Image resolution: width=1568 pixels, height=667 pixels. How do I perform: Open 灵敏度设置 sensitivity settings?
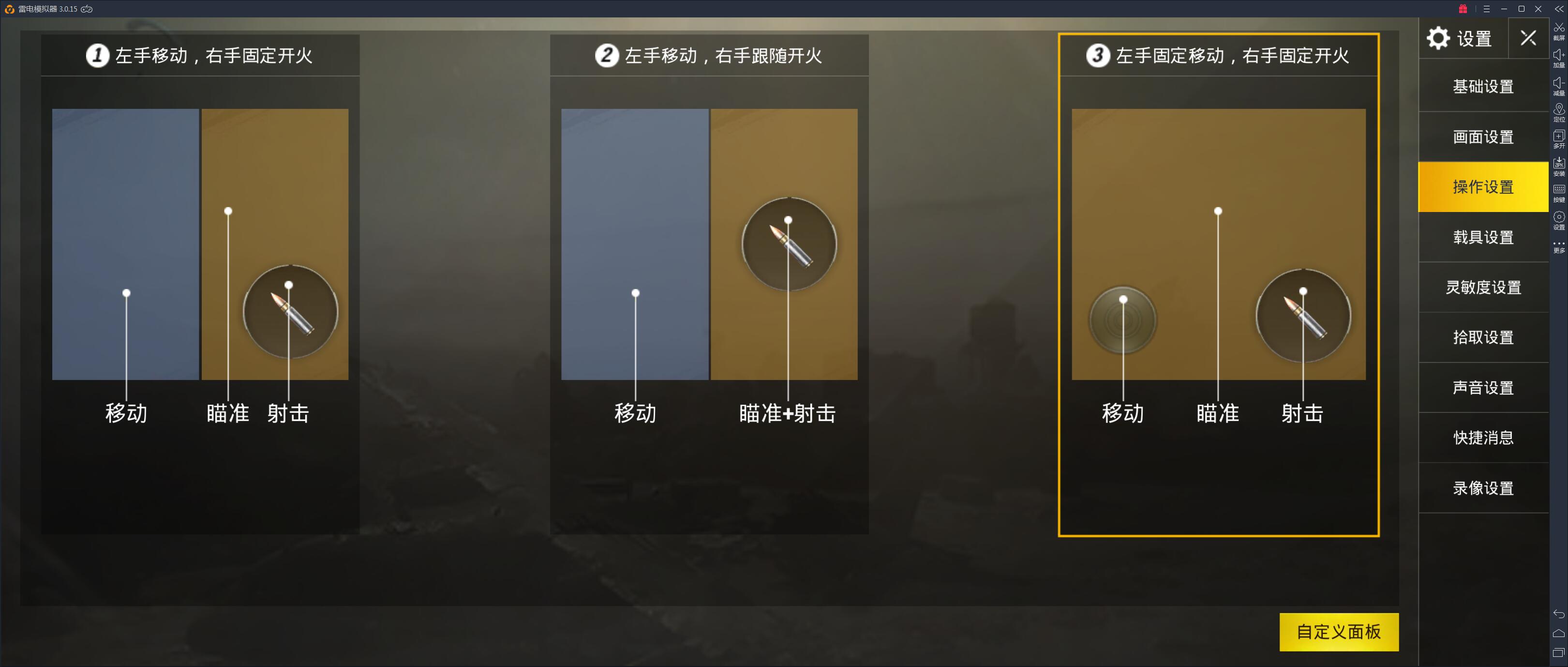click(1483, 287)
